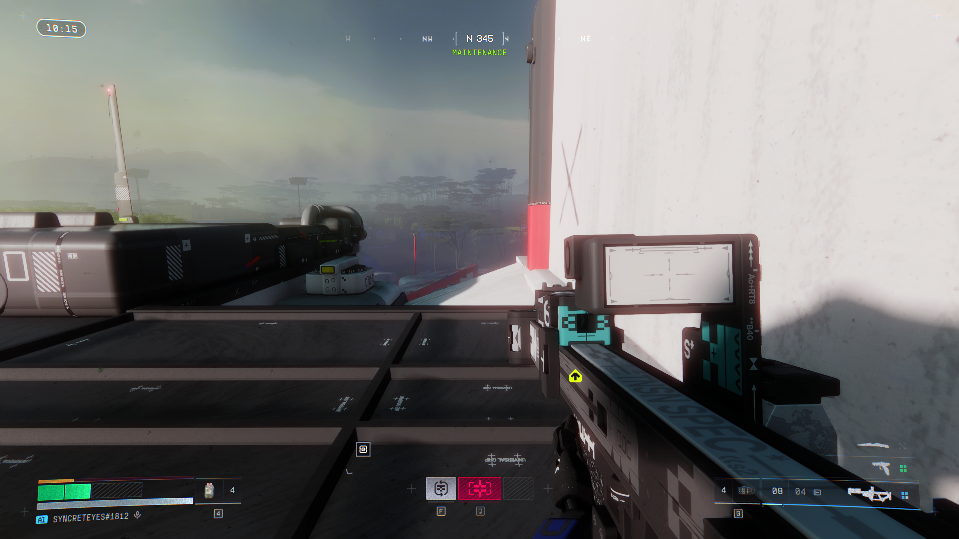Click the SYNCRETEYES#1812 player name tag
The image size is (959, 539).
tap(91, 518)
